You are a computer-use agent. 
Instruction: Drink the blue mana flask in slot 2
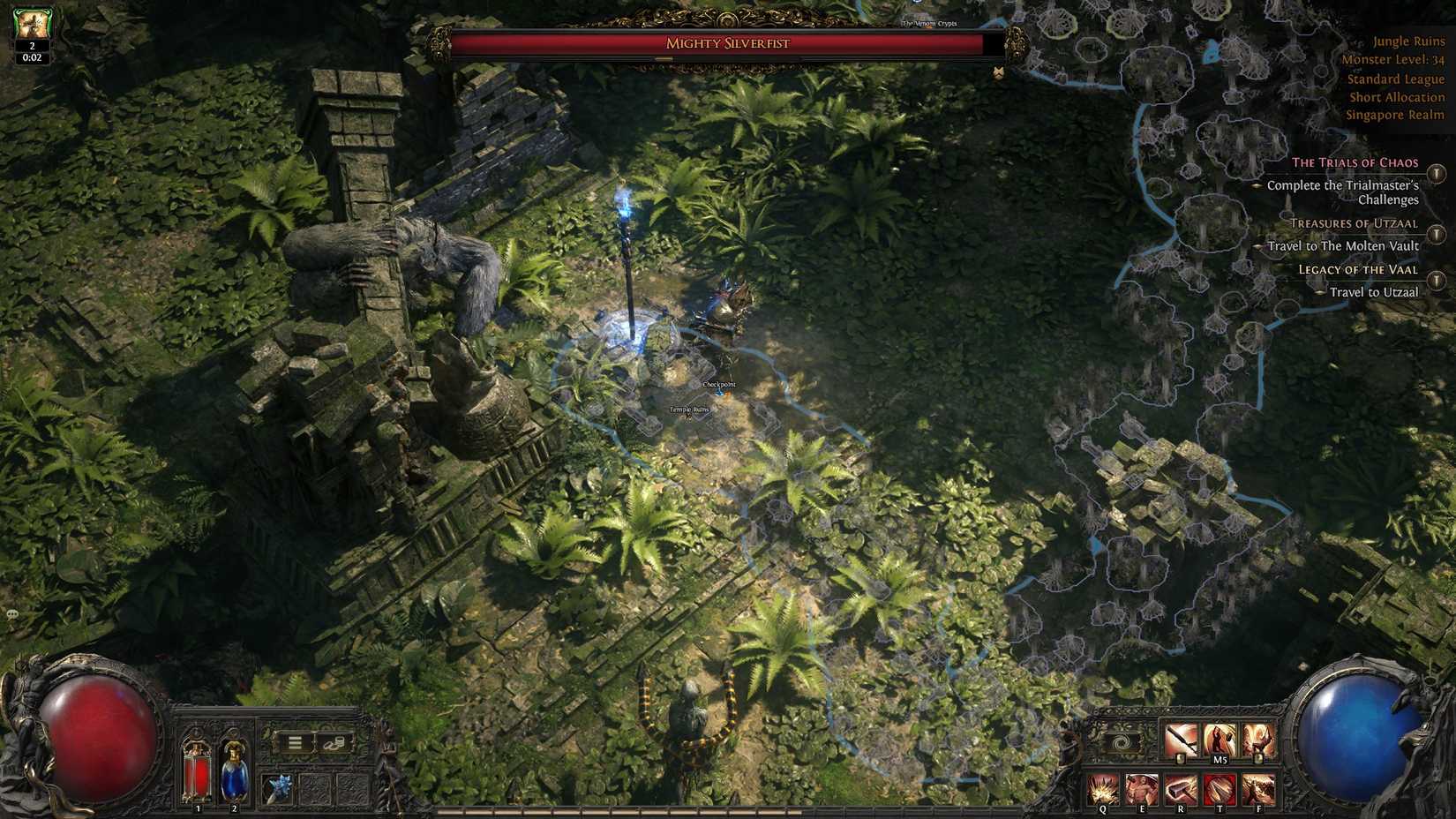coord(234,769)
